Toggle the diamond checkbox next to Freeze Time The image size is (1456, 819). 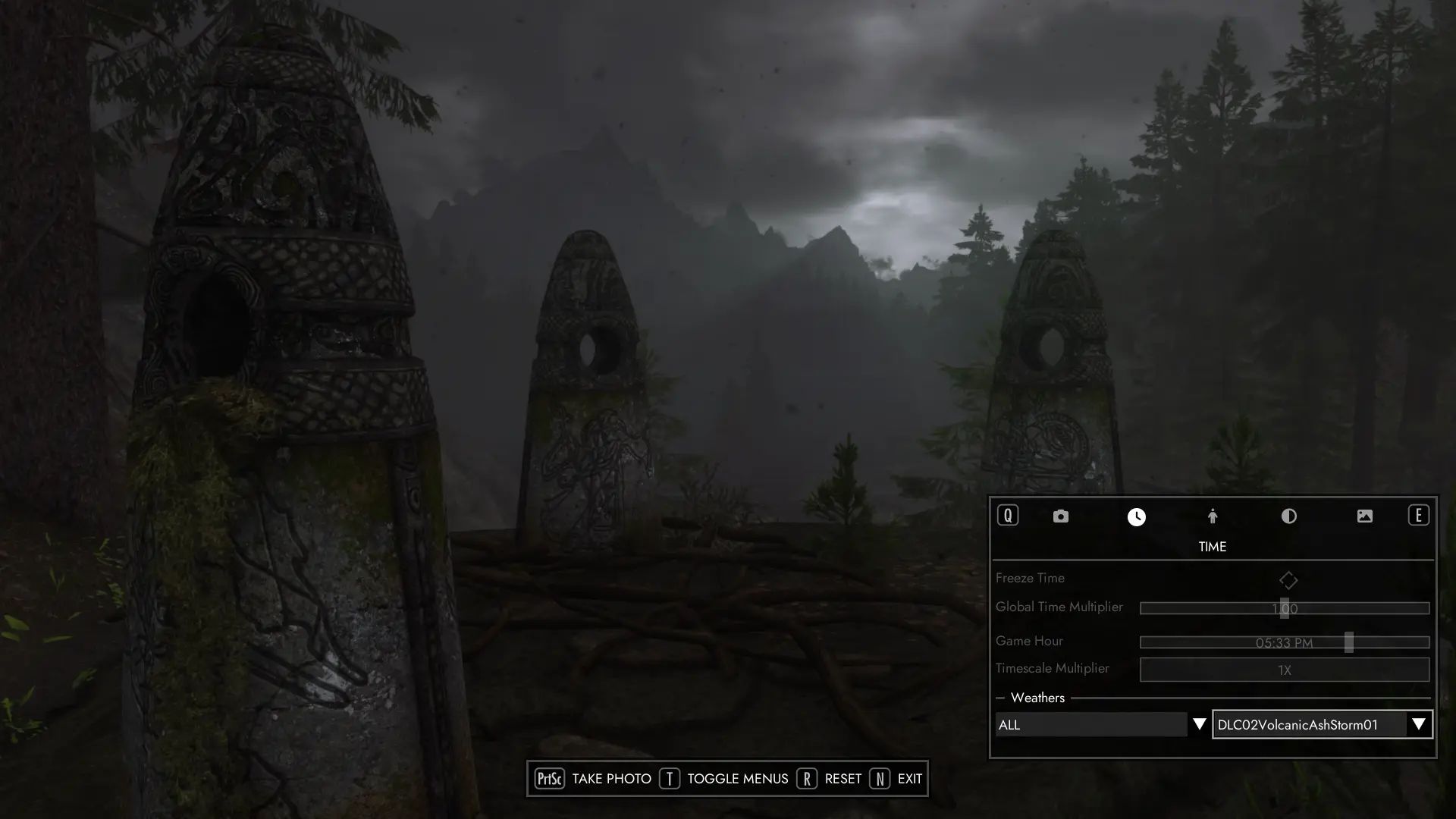[x=1289, y=580]
